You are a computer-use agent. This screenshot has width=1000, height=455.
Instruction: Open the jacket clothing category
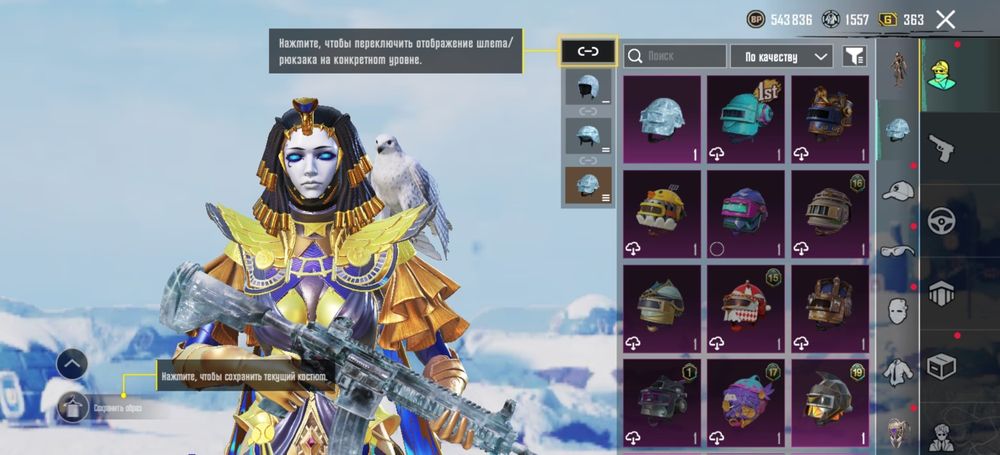coord(899,371)
